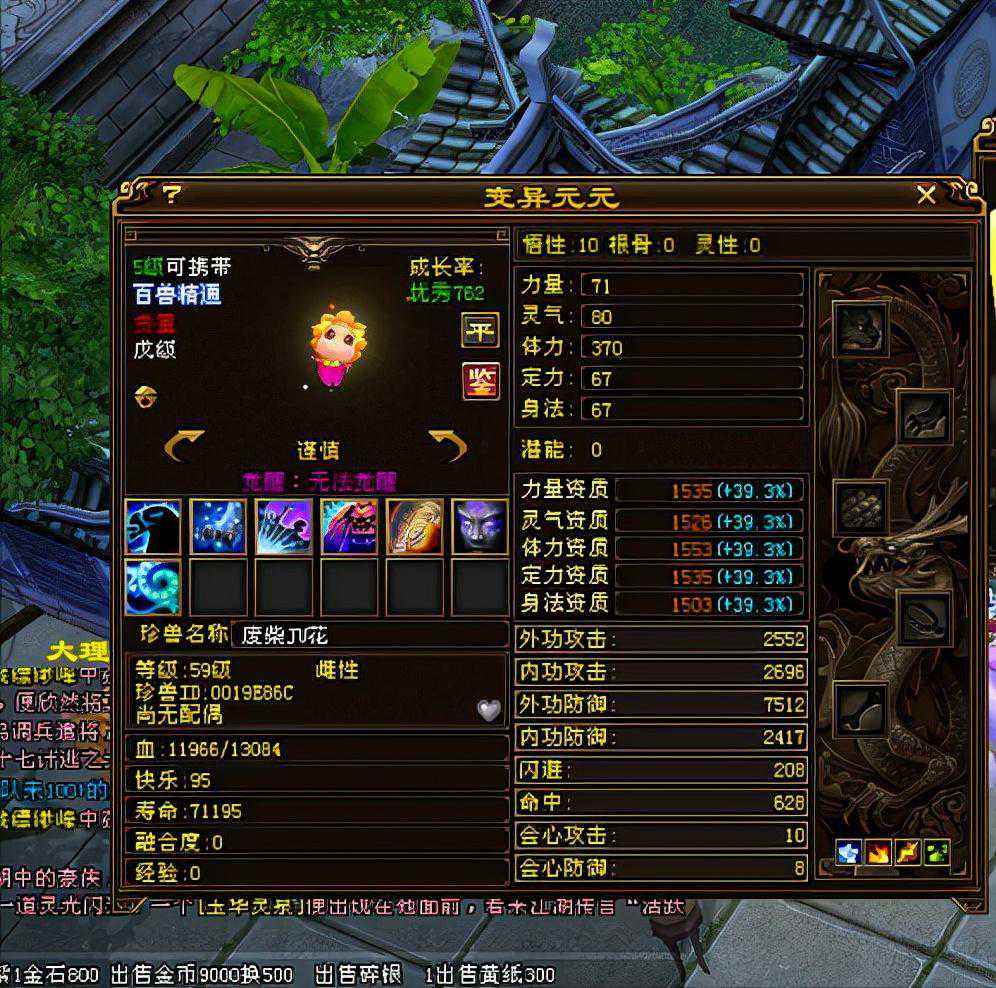
Task: Click the fire attribute icon
Action: (879, 853)
